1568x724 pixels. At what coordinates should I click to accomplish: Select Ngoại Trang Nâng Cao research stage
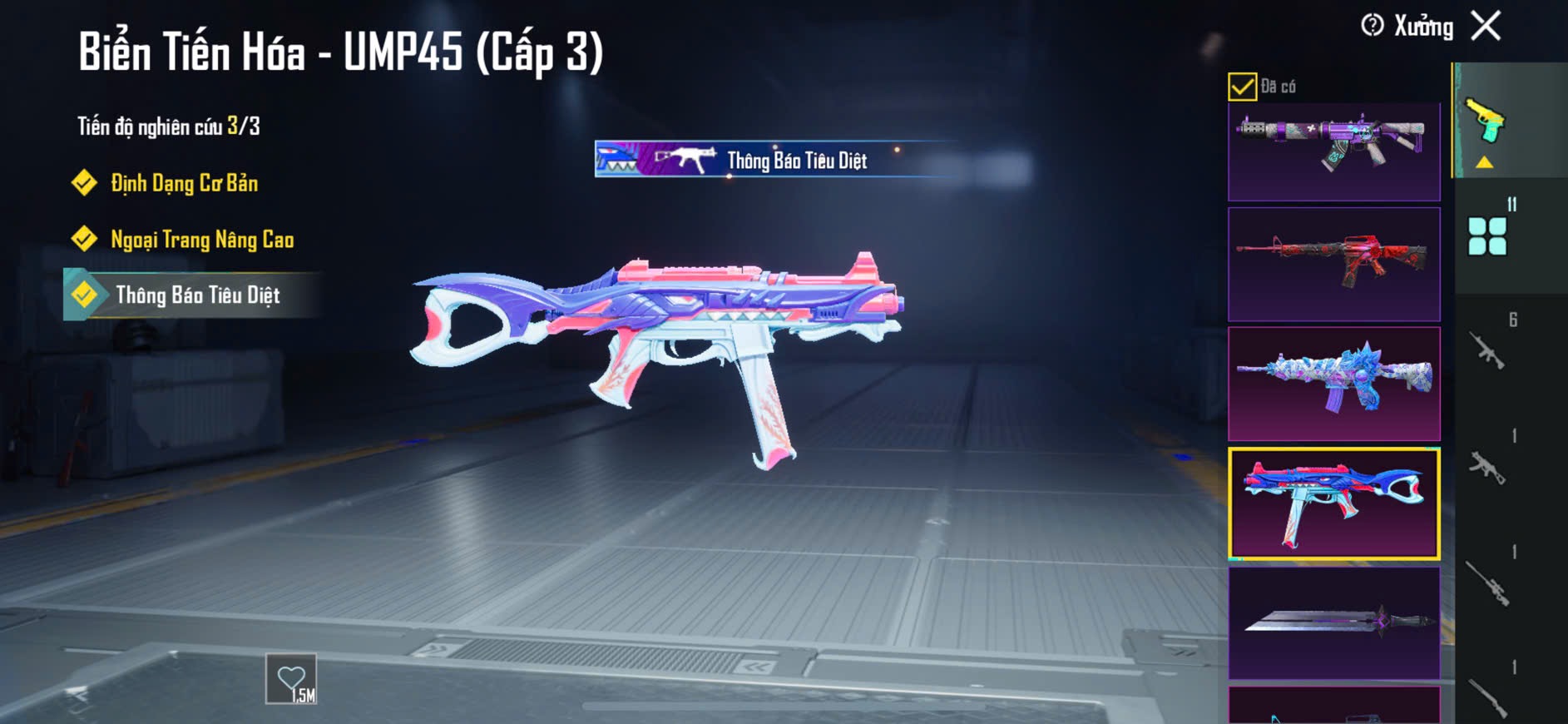(201, 240)
